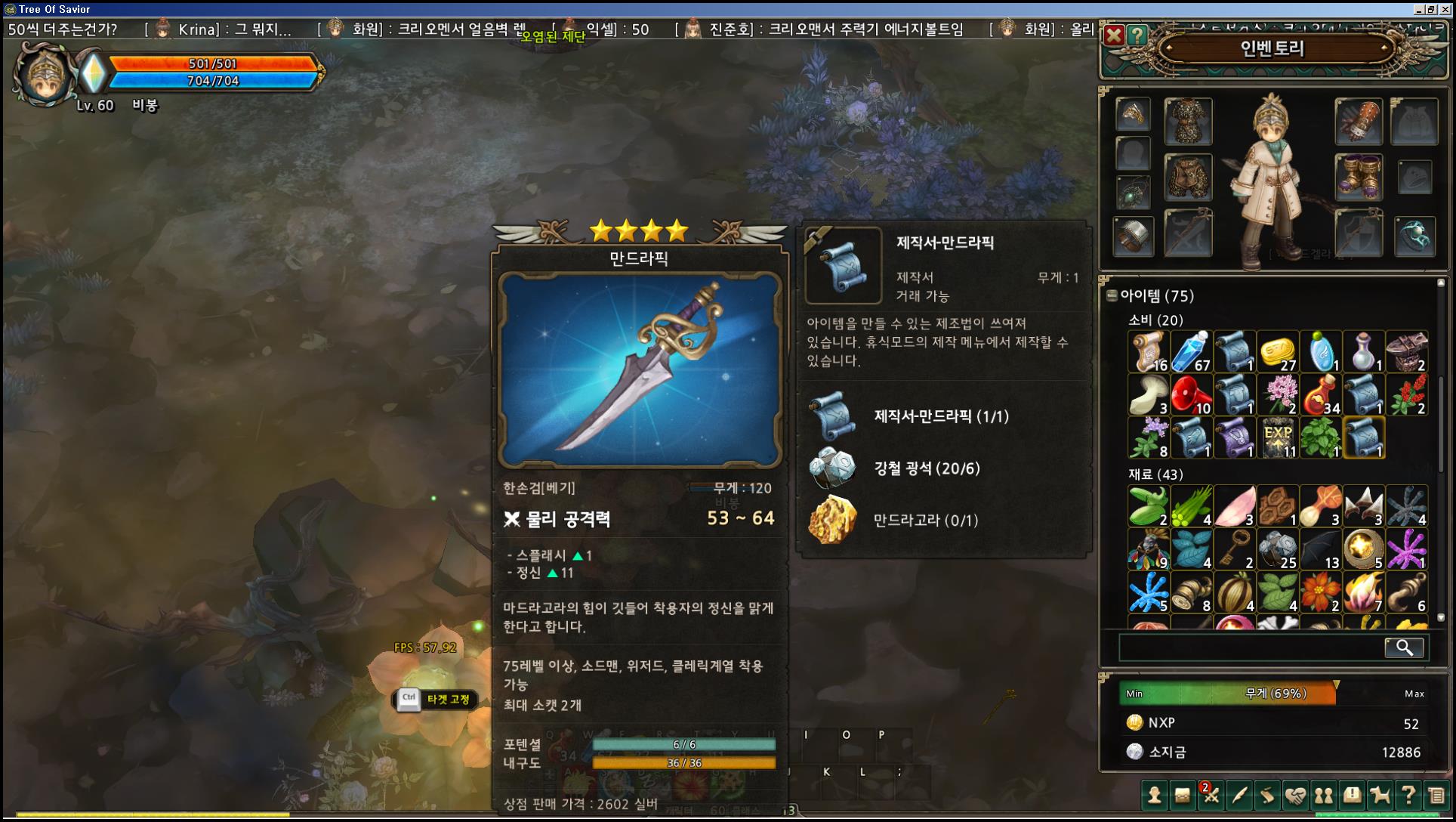Screen dimensions: 1456x822
Task: Click the red megaphone item stack of 10
Action: click(1192, 393)
